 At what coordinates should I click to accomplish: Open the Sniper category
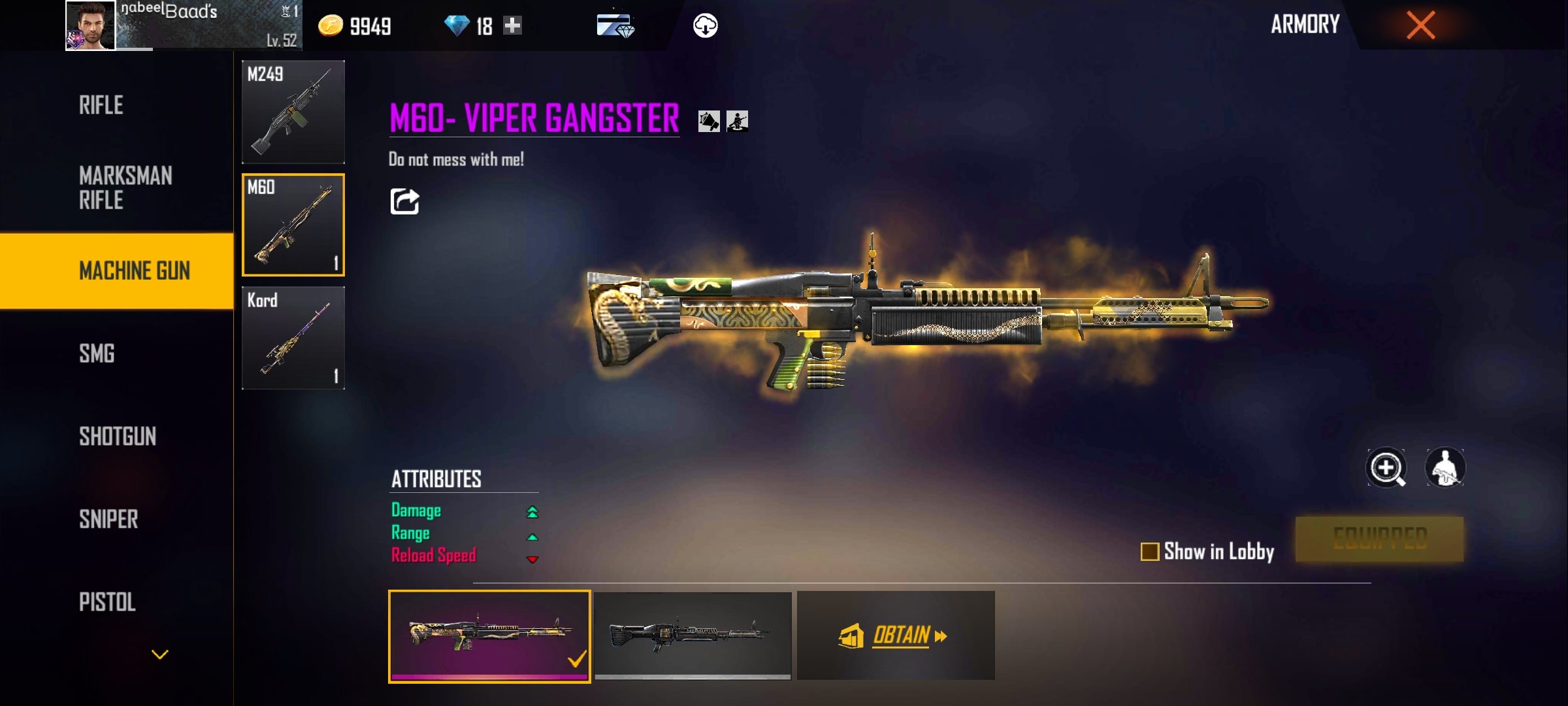pyautogui.click(x=108, y=520)
